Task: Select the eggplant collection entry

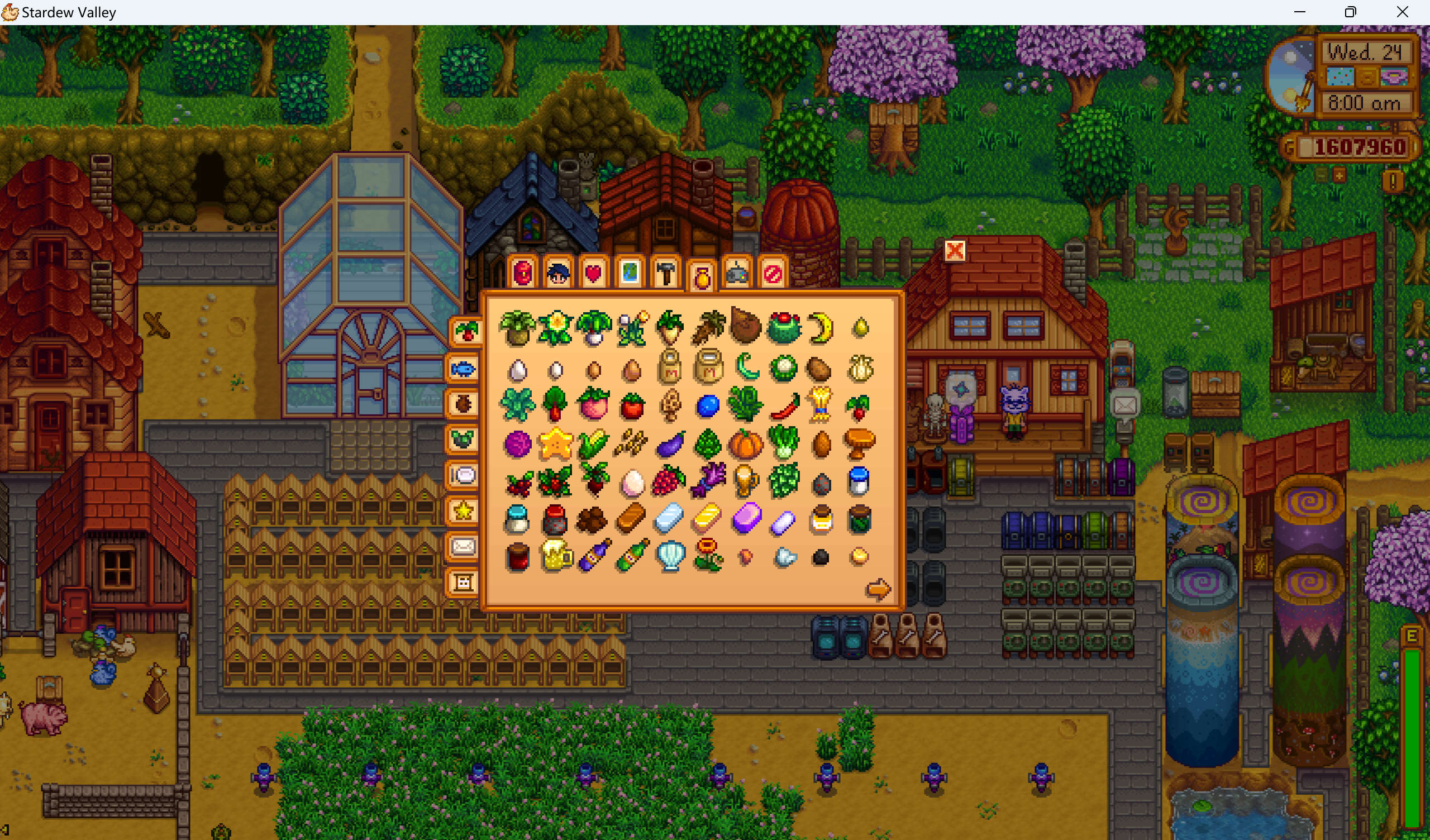Action: pyautogui.click(x=670, y=443)
